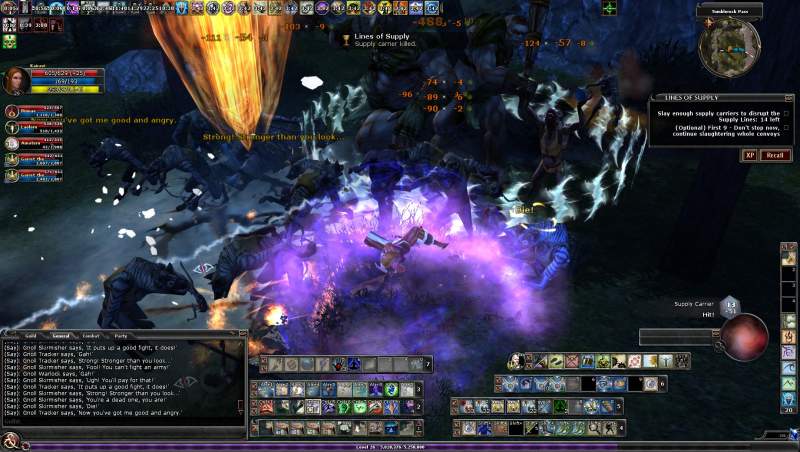
Task: Click the XP button in quest panel
Action: click(749, 155)
